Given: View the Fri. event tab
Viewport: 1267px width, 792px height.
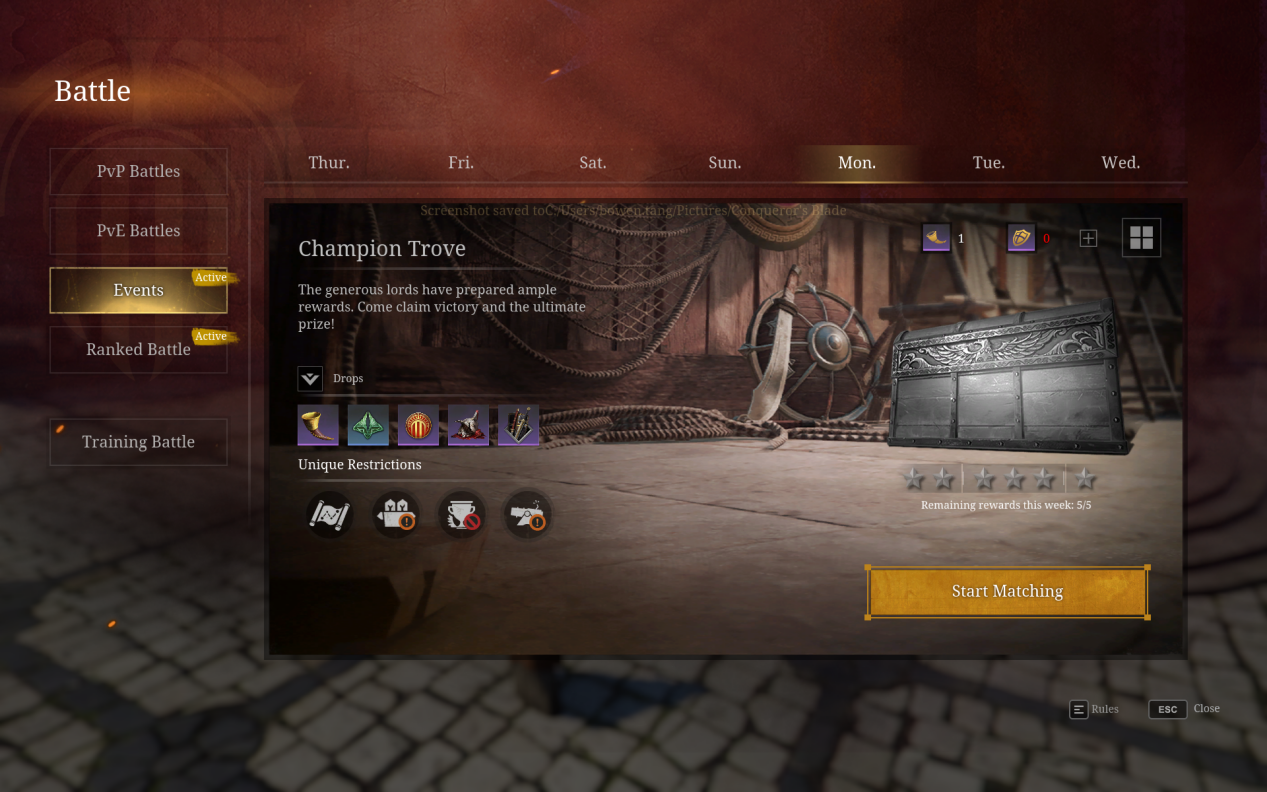Looking at the screenshot, I should coord(461,162).
